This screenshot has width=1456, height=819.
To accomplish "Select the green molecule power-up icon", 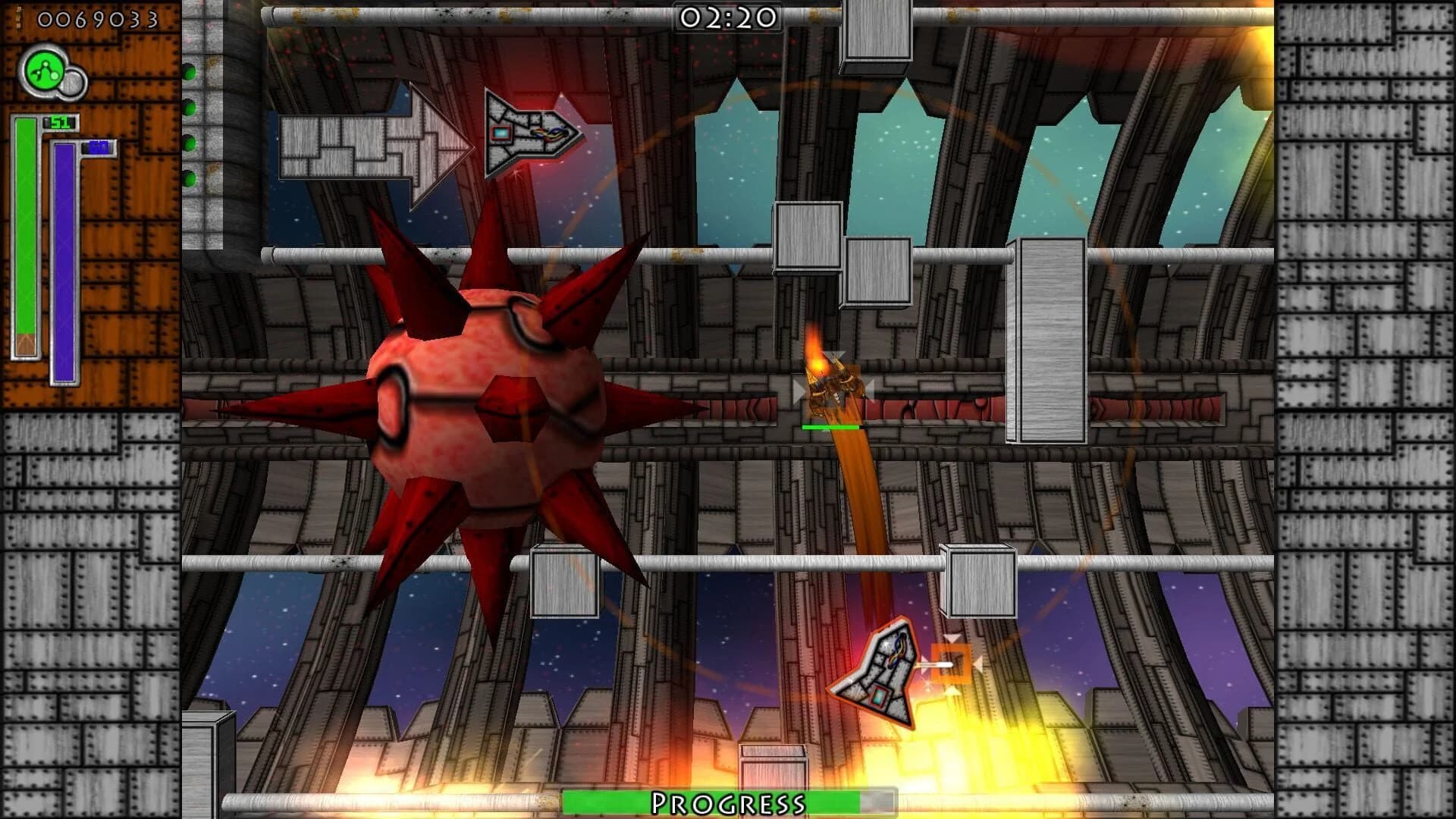I will tap(43, 70).
